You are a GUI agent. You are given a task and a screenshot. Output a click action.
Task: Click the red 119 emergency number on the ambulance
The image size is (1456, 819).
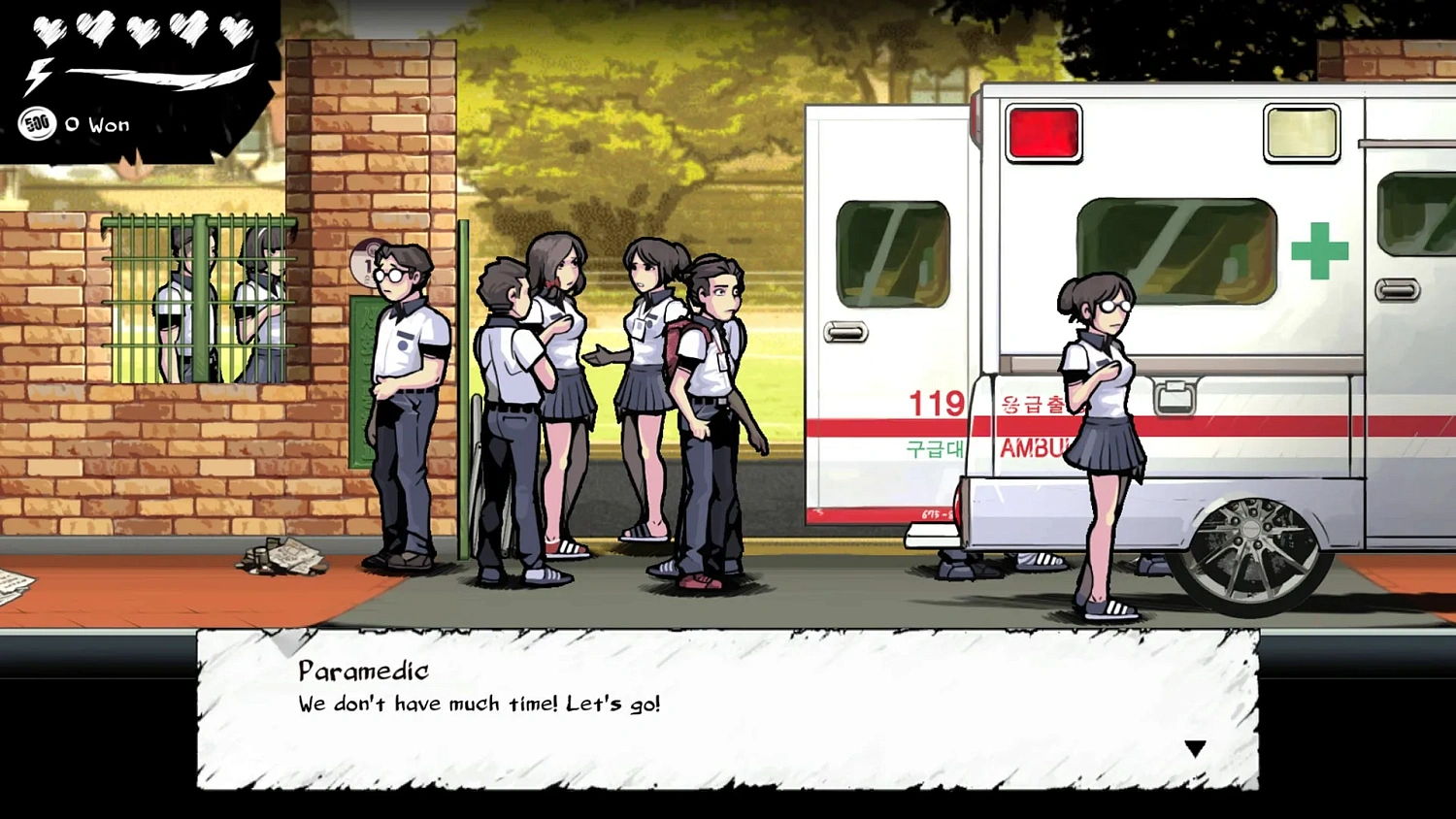(x=935, y=405)
